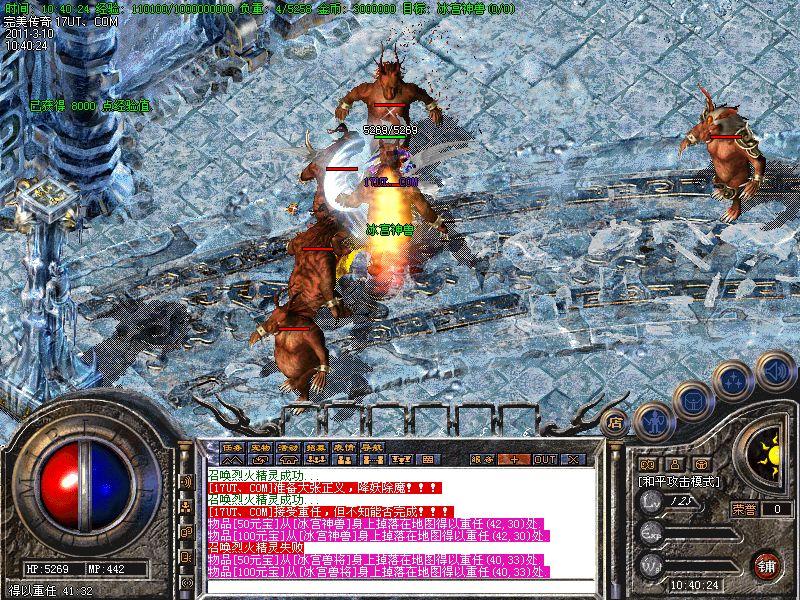Open the 店 shop round button
800x600 pixels.
[x=616, y=423]
